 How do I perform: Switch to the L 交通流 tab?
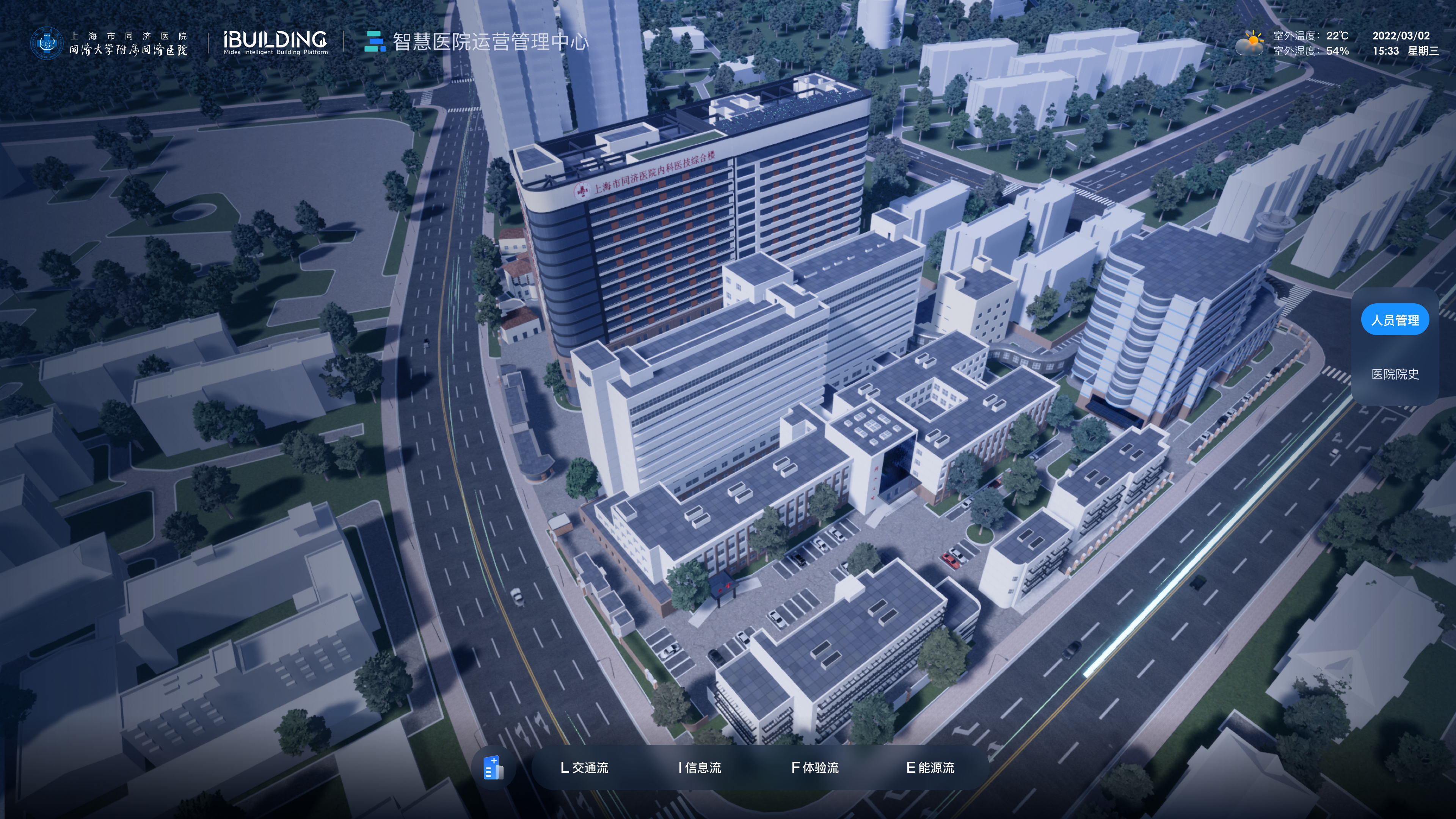click(584, 767)
